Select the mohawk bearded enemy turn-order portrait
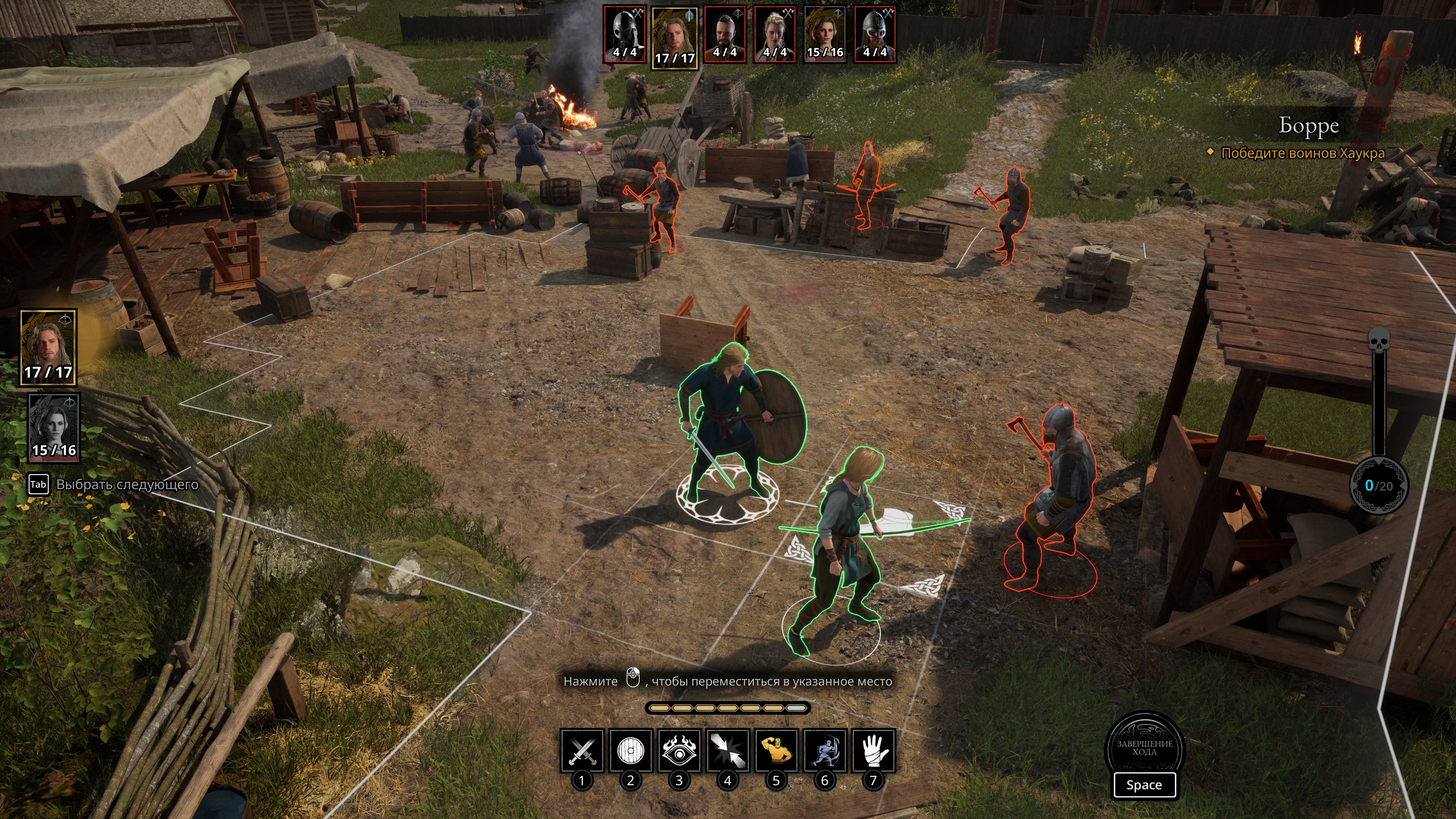The width and height of the screenshot is (1456, 819). [x=725, y=34]
